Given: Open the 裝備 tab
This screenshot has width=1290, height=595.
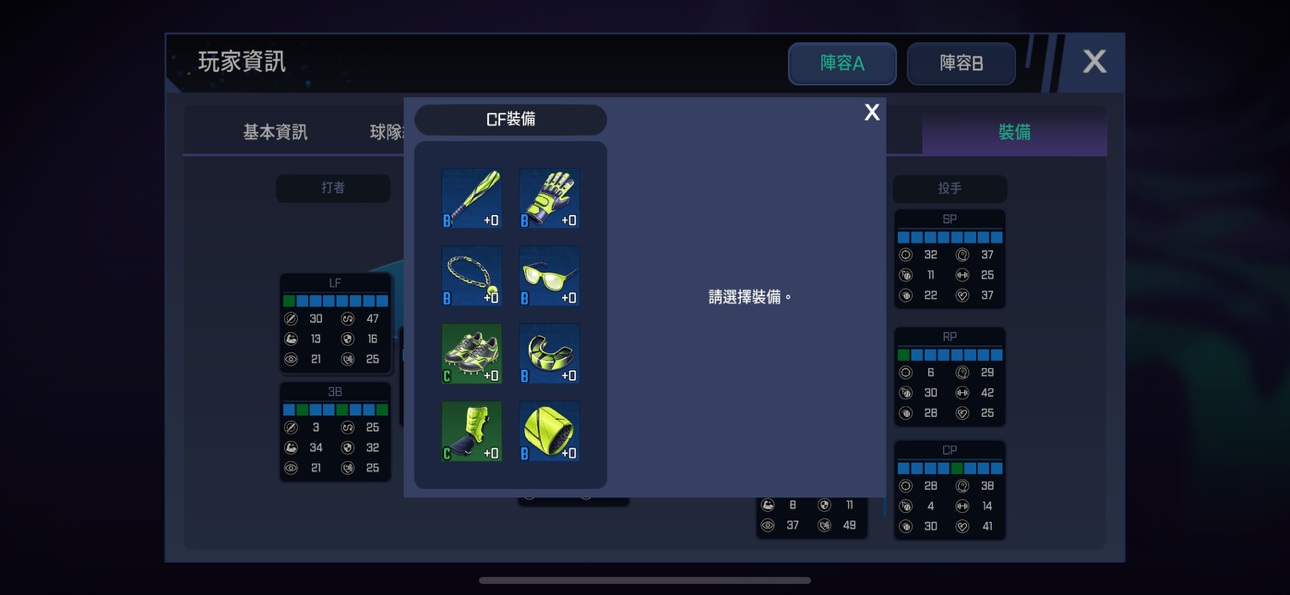Looking at the screenshot, I should tap(1014, 132).
